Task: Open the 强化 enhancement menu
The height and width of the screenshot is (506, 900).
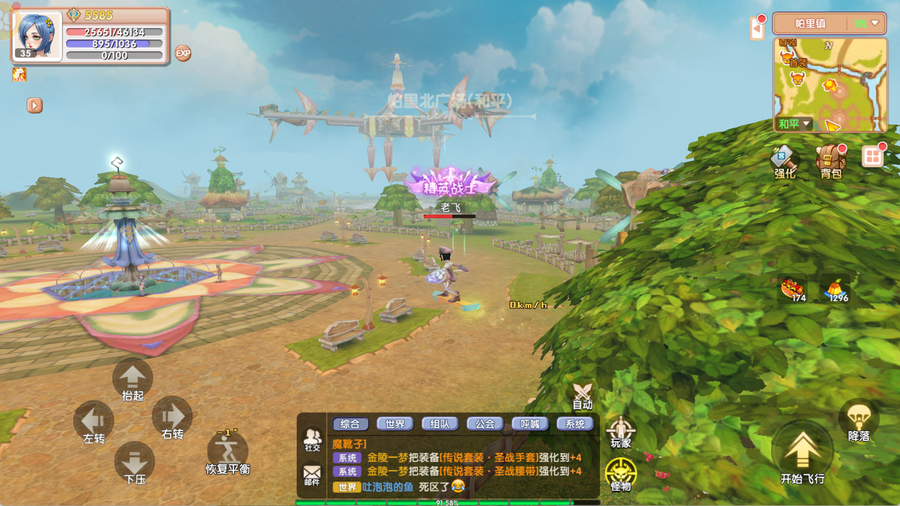Action: click(x=784, y=160)
